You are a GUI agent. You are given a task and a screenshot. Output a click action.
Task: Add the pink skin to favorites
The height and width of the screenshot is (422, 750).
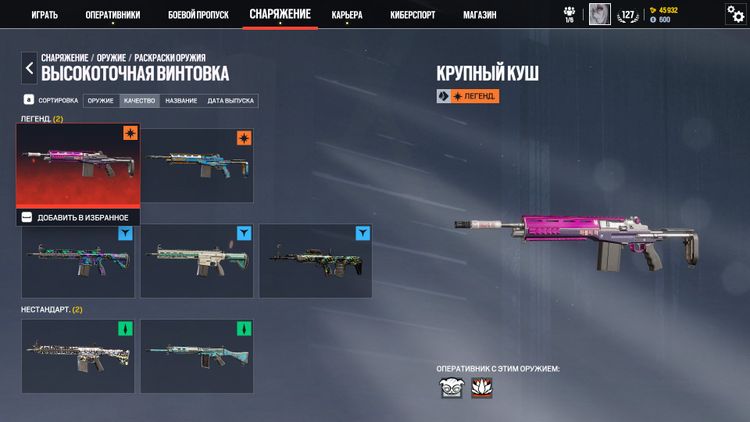76,217
